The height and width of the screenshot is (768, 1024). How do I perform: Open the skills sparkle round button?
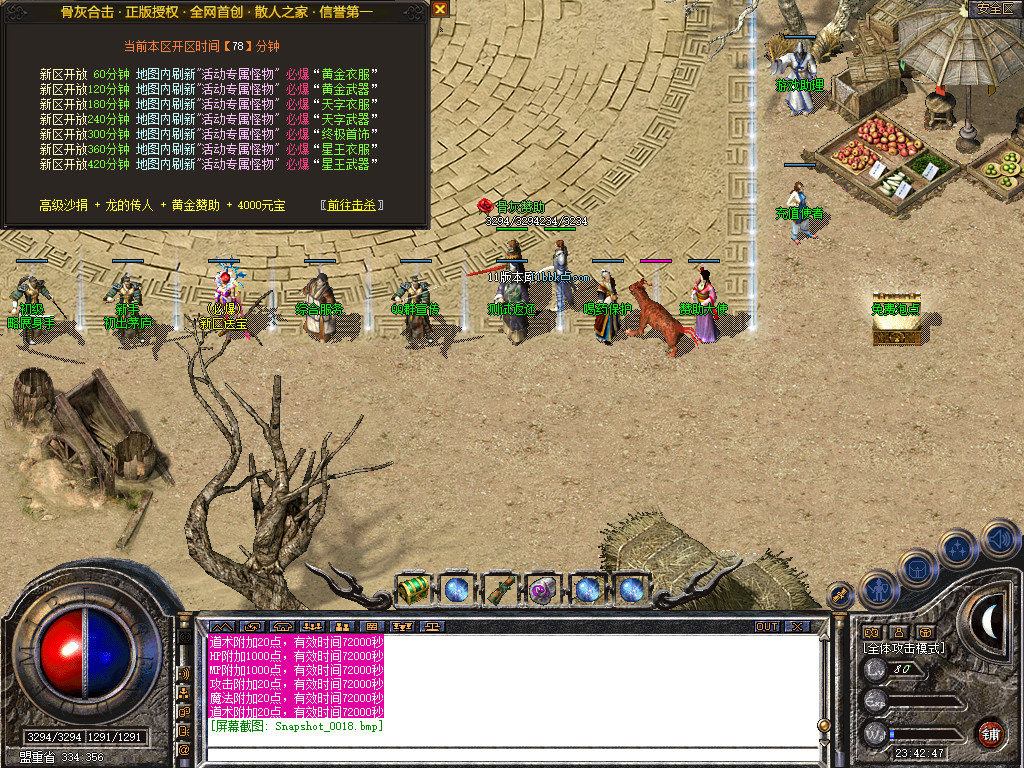(958, 548)
